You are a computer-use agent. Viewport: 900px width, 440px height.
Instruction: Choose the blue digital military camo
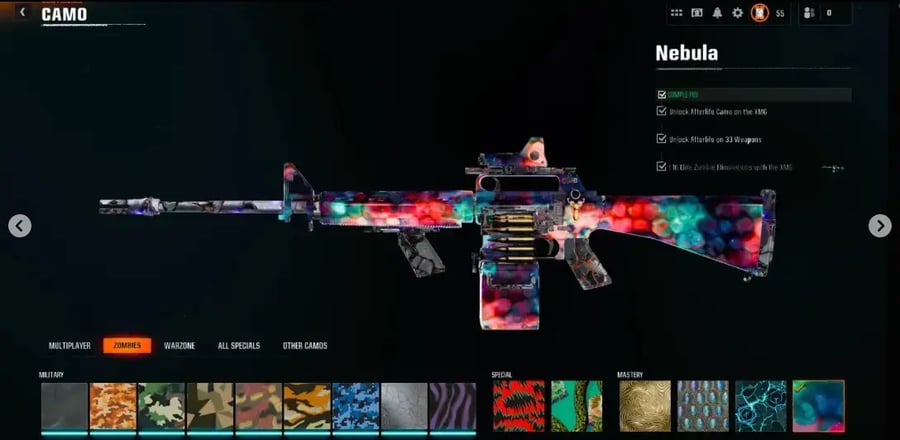(355, 406)
